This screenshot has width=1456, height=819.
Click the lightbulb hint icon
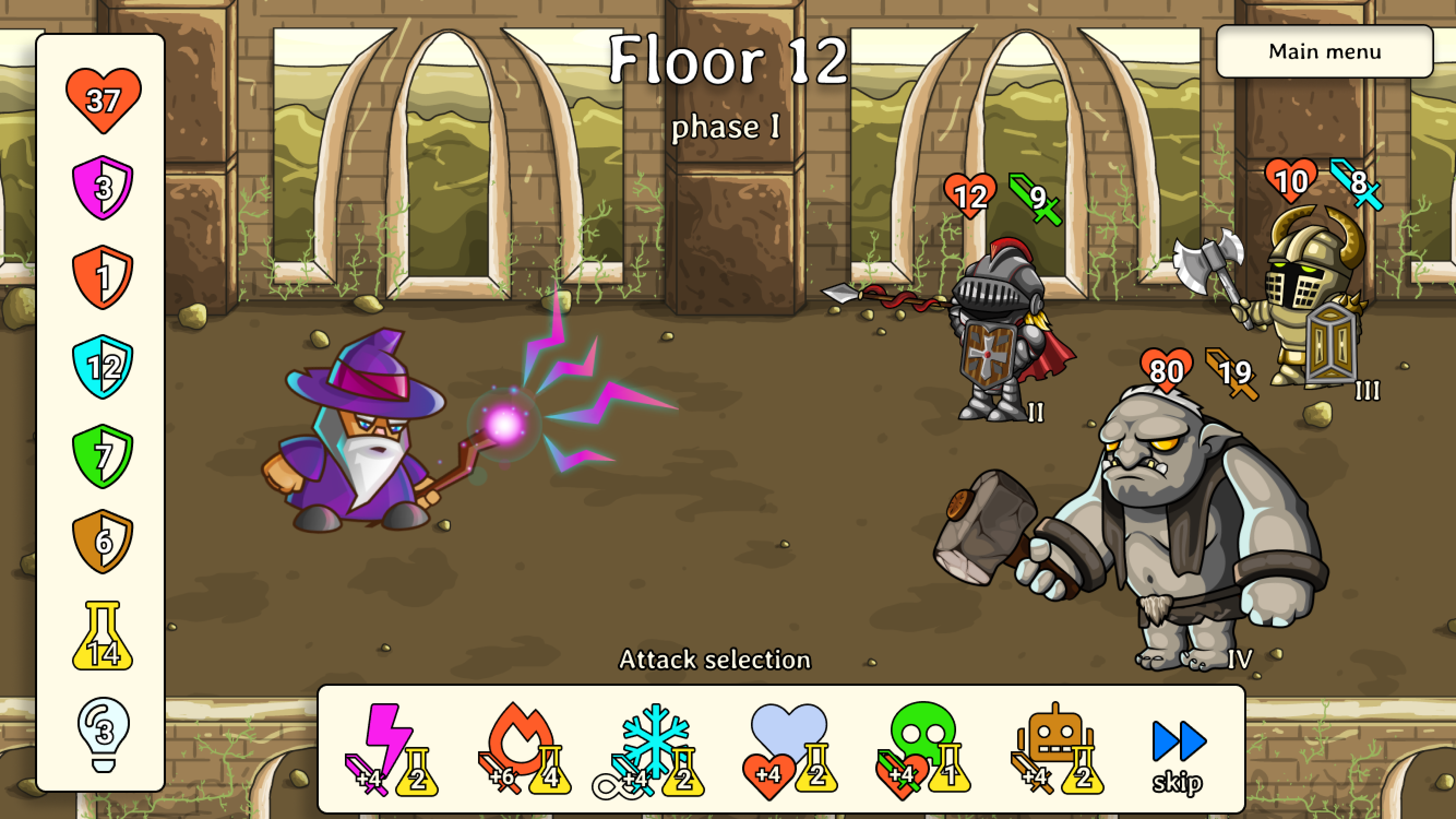pyautogui.click(x=103, y=733)
